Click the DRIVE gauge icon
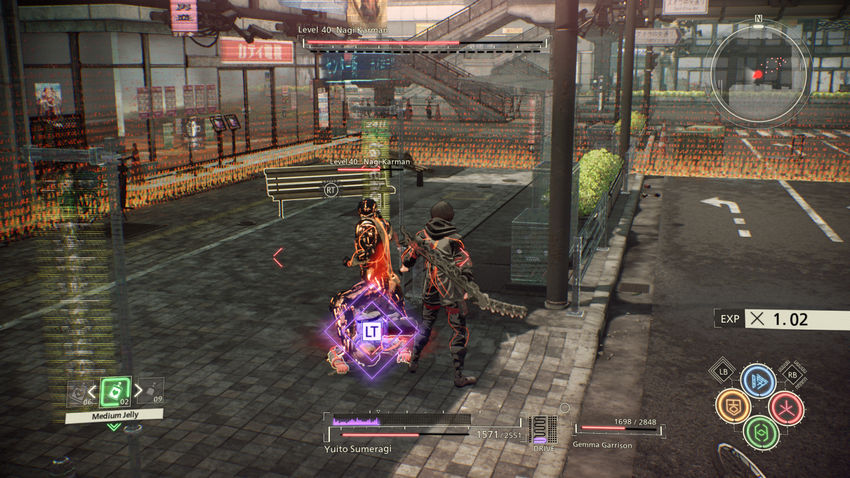This screenshot has height=478, width=850. coord(541,430)
